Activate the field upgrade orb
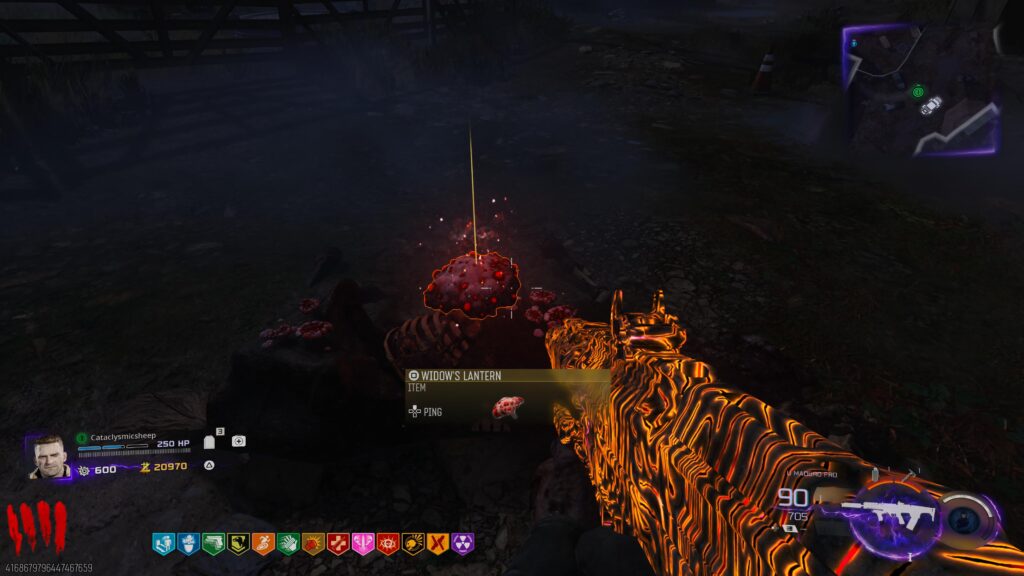 click(968, 516)
